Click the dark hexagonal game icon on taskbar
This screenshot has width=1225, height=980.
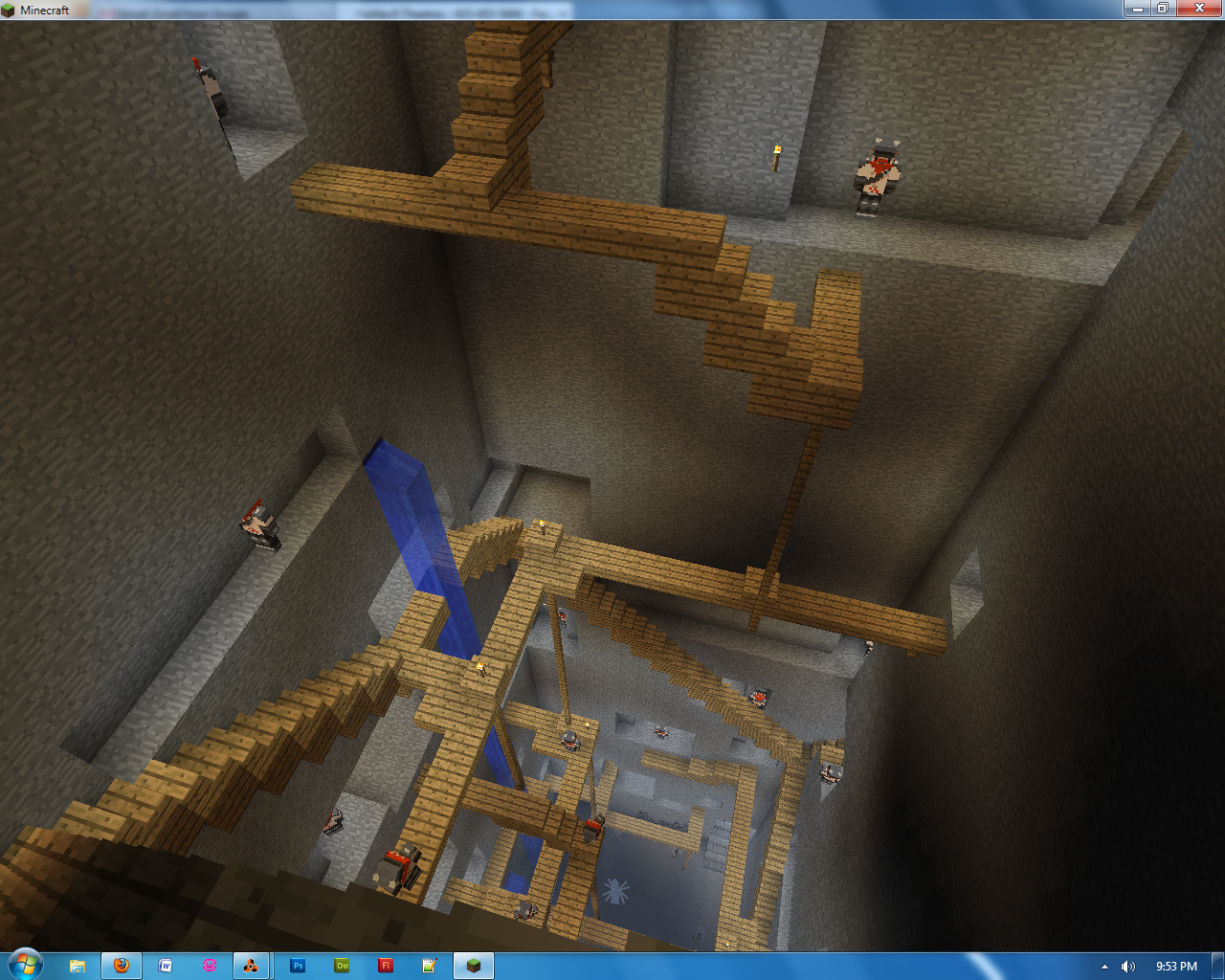pyautogui.click(x=253, y=966)
